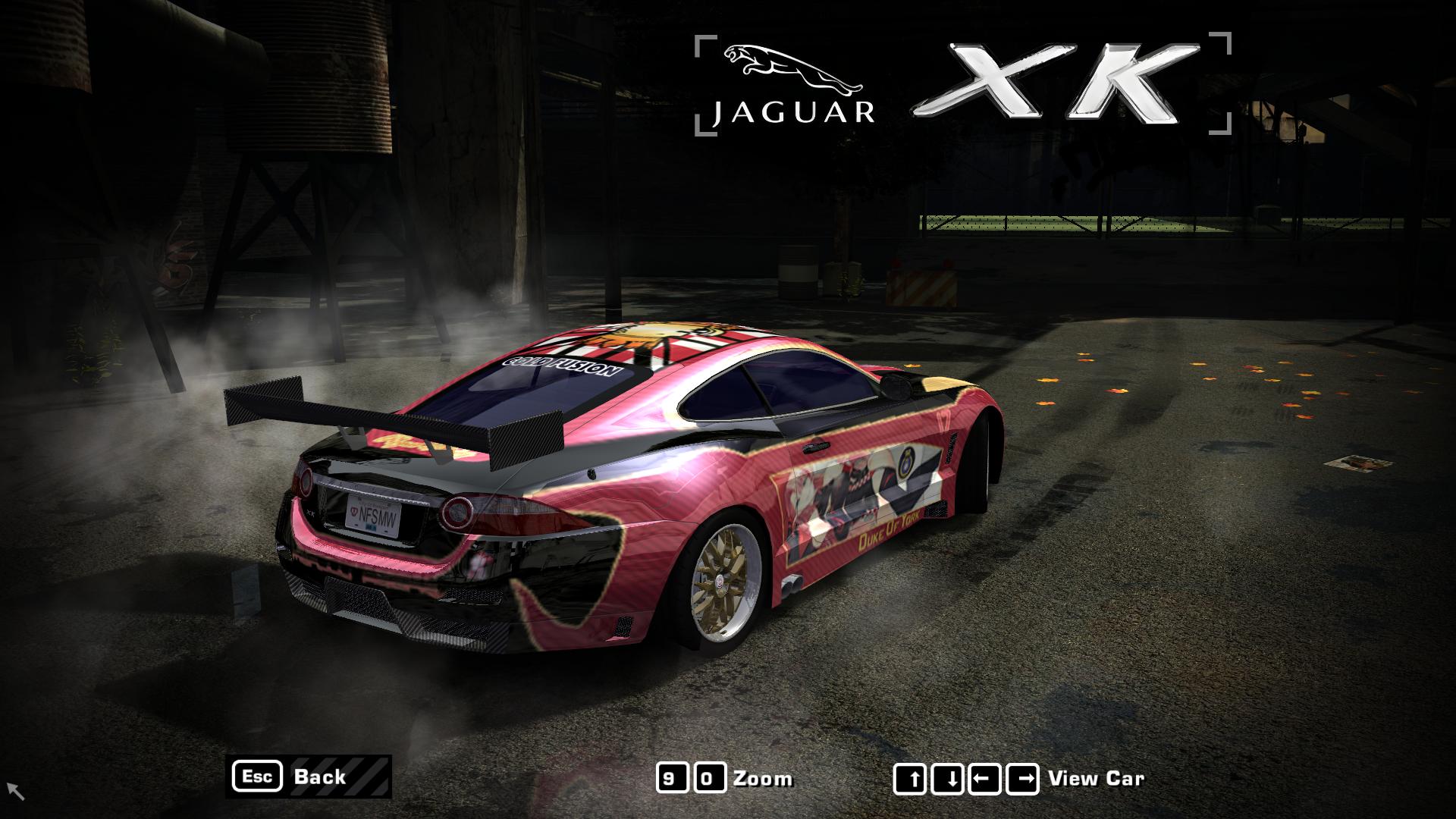Select the JAGUAR wordmark label
This screenshot has width=1456, height=819.
(x=792, y=112)
